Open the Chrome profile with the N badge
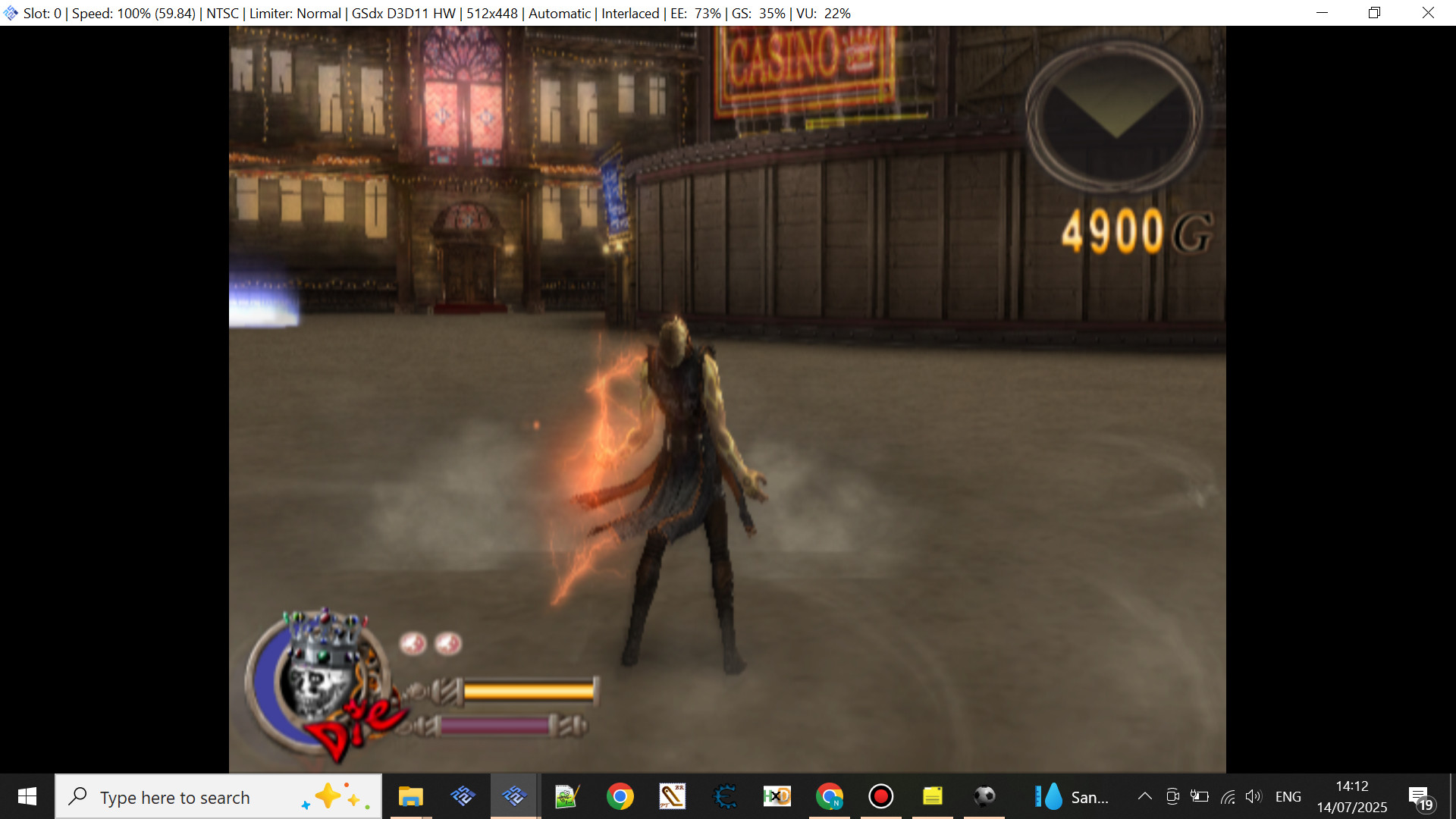1456x819 pixels. pyautogui.click(x=830, y=796)
